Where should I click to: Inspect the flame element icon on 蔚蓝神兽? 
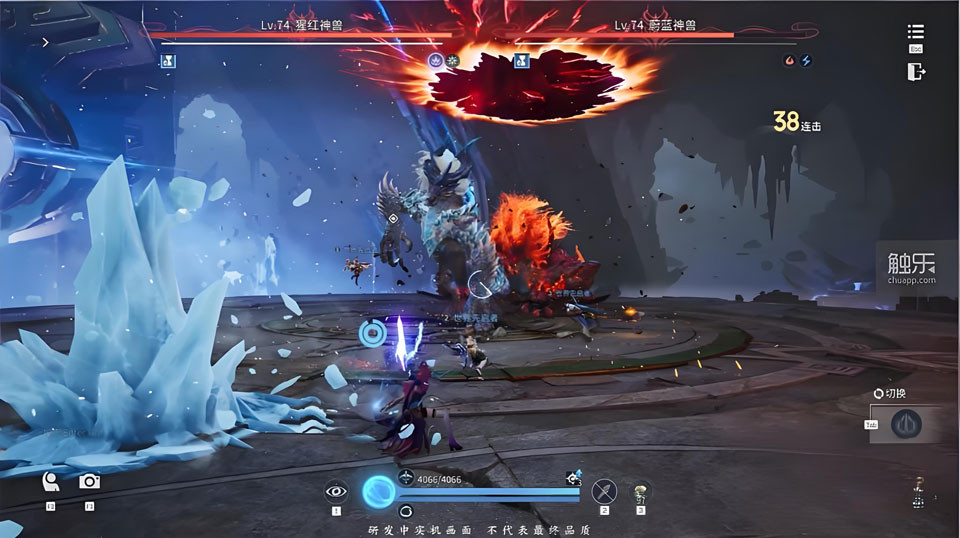coord(789,61)
